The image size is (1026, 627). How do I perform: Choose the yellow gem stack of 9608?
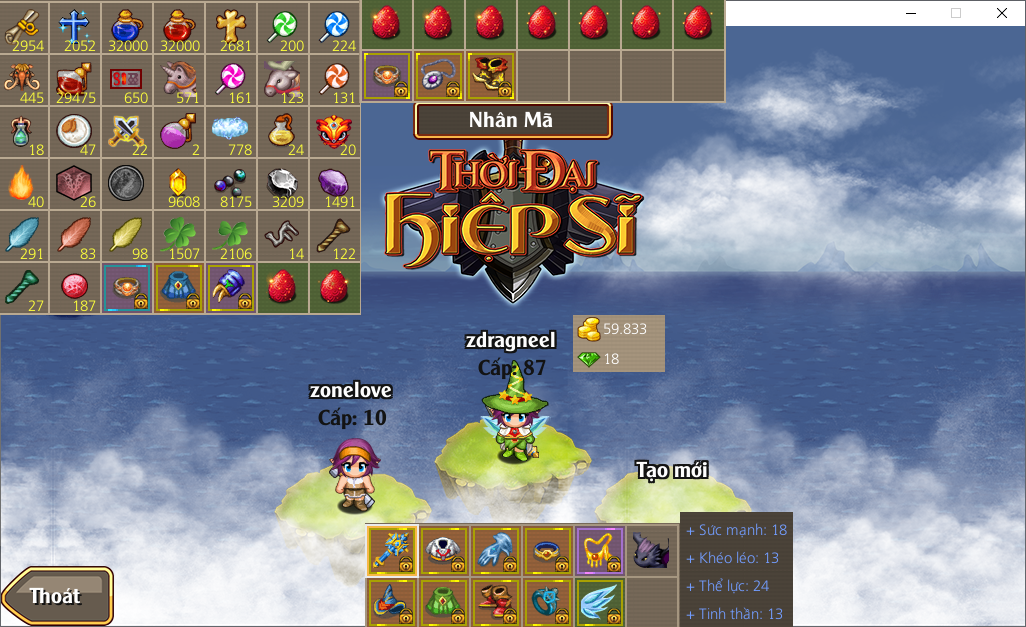[180, 183]
